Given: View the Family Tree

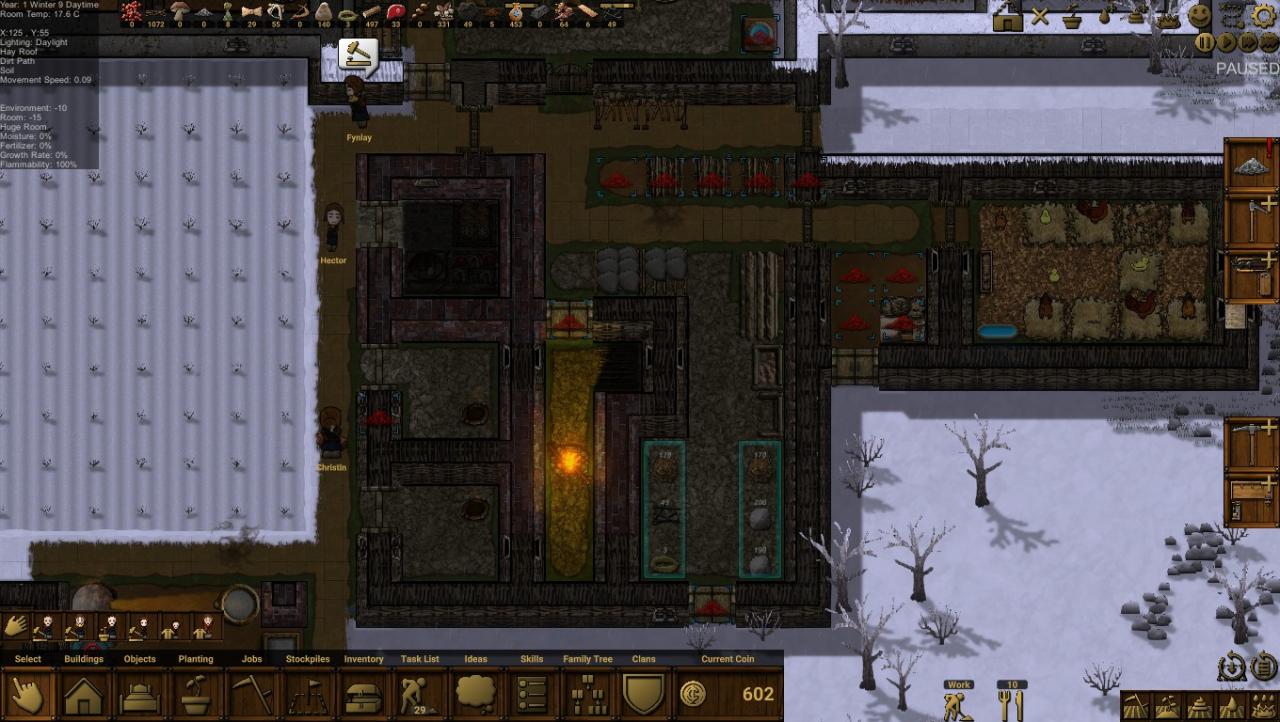Looking at the screenshot, I should point(588,694).
